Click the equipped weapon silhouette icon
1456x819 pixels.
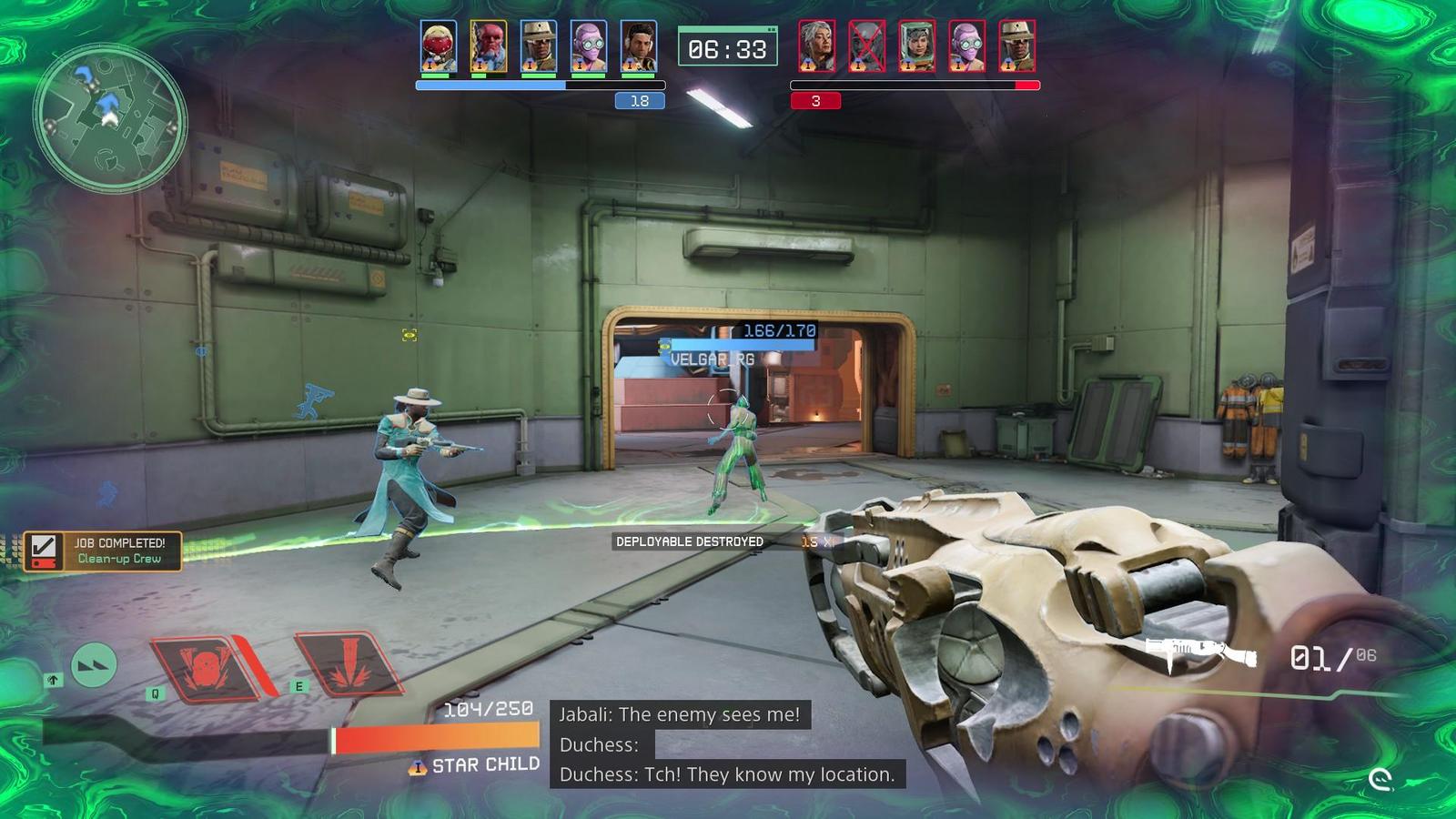(x=1200, y=653)
